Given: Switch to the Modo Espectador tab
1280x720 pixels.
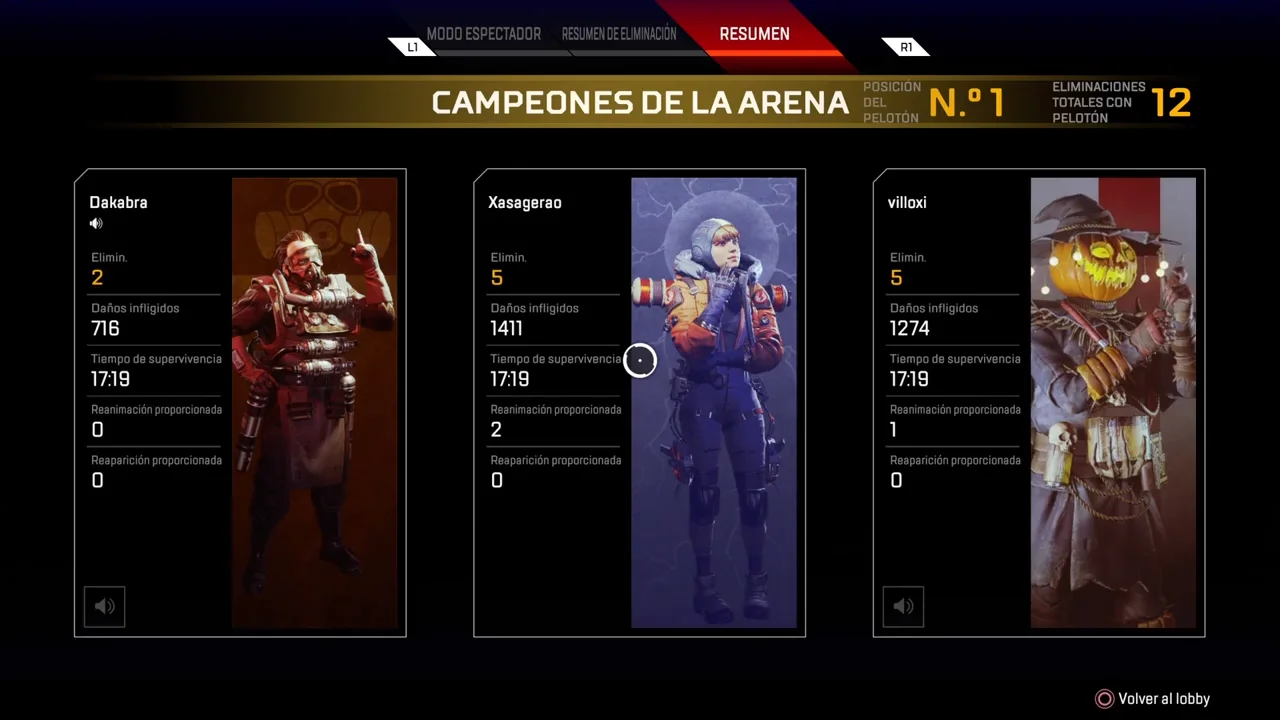Looking at the screenshot, I should click(x=483, y=34).
